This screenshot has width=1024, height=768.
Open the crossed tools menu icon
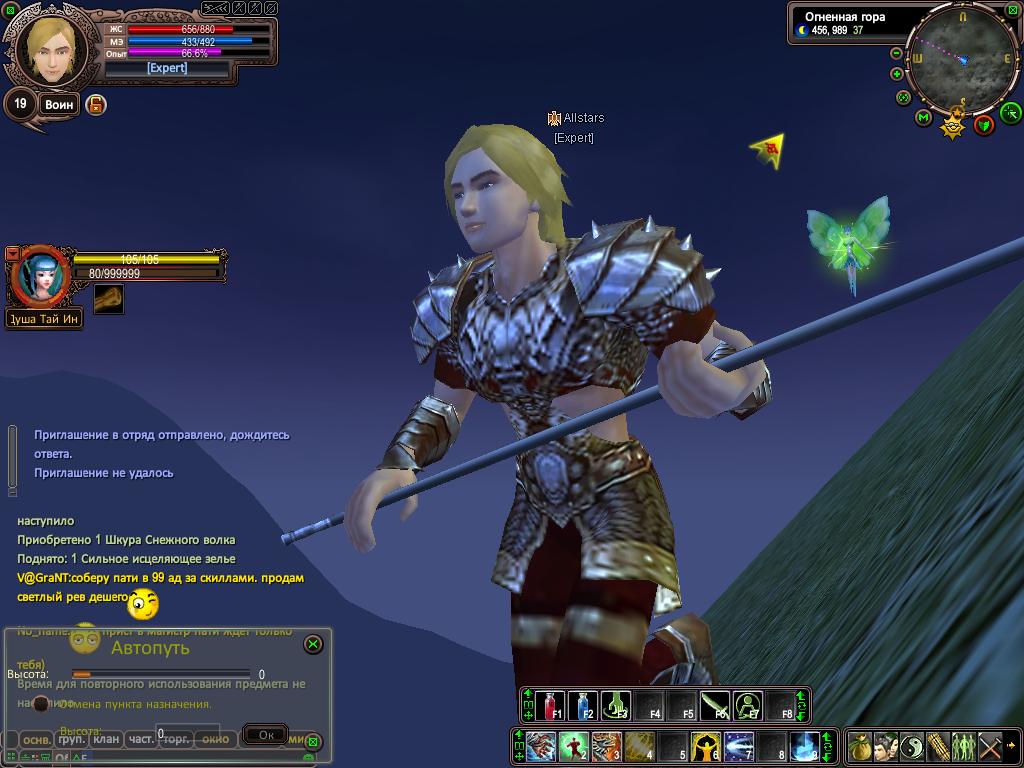pos(989,746)
